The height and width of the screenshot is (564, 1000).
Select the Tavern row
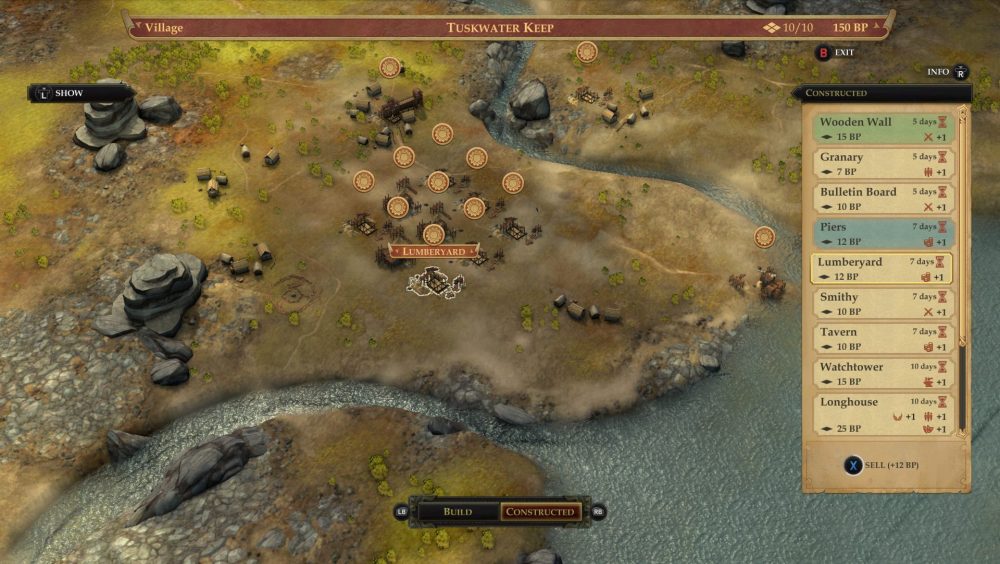(x=880, y=339)
